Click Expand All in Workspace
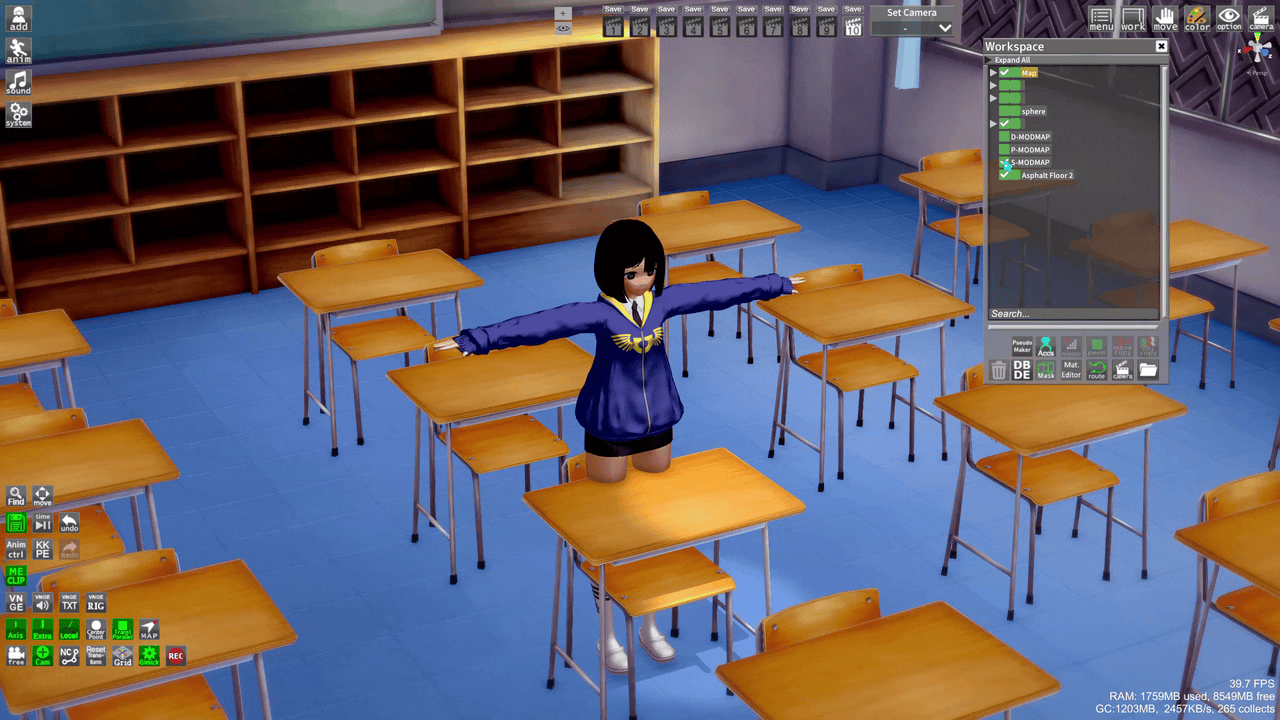Viewport: 1280px width, 720px height. coord(1013,60)
